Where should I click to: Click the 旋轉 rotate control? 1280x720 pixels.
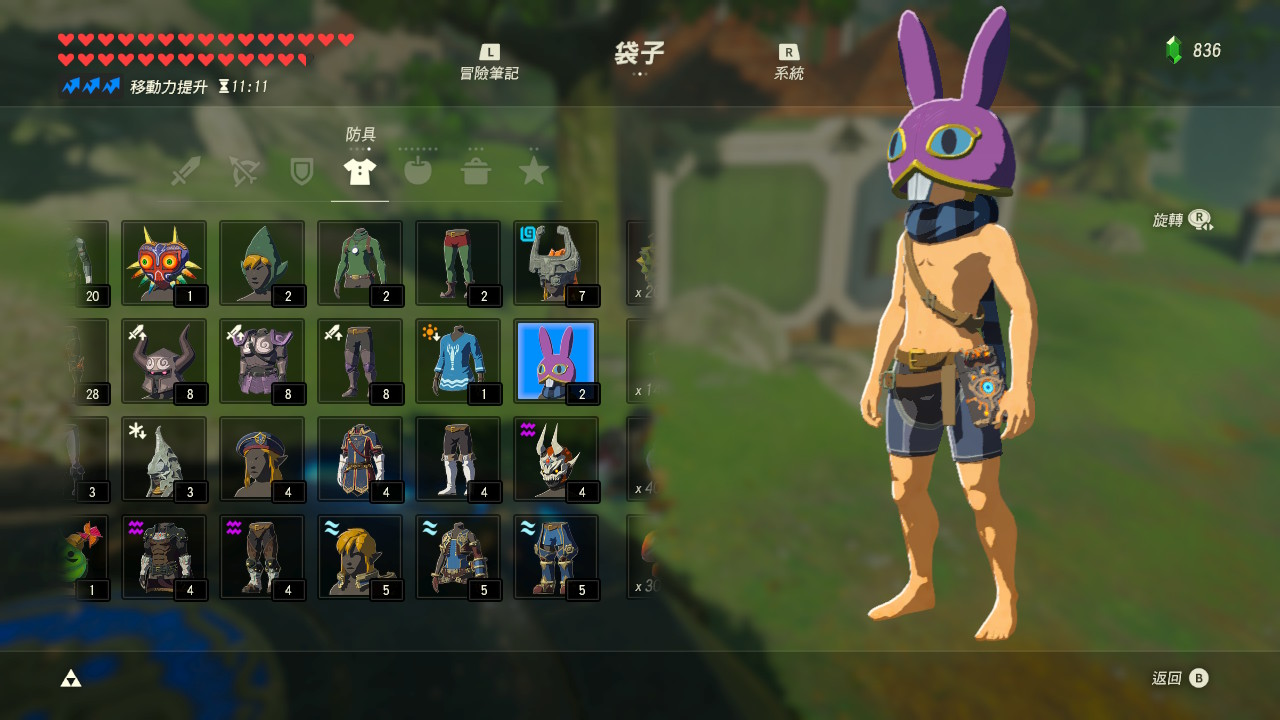point(1177,220)
